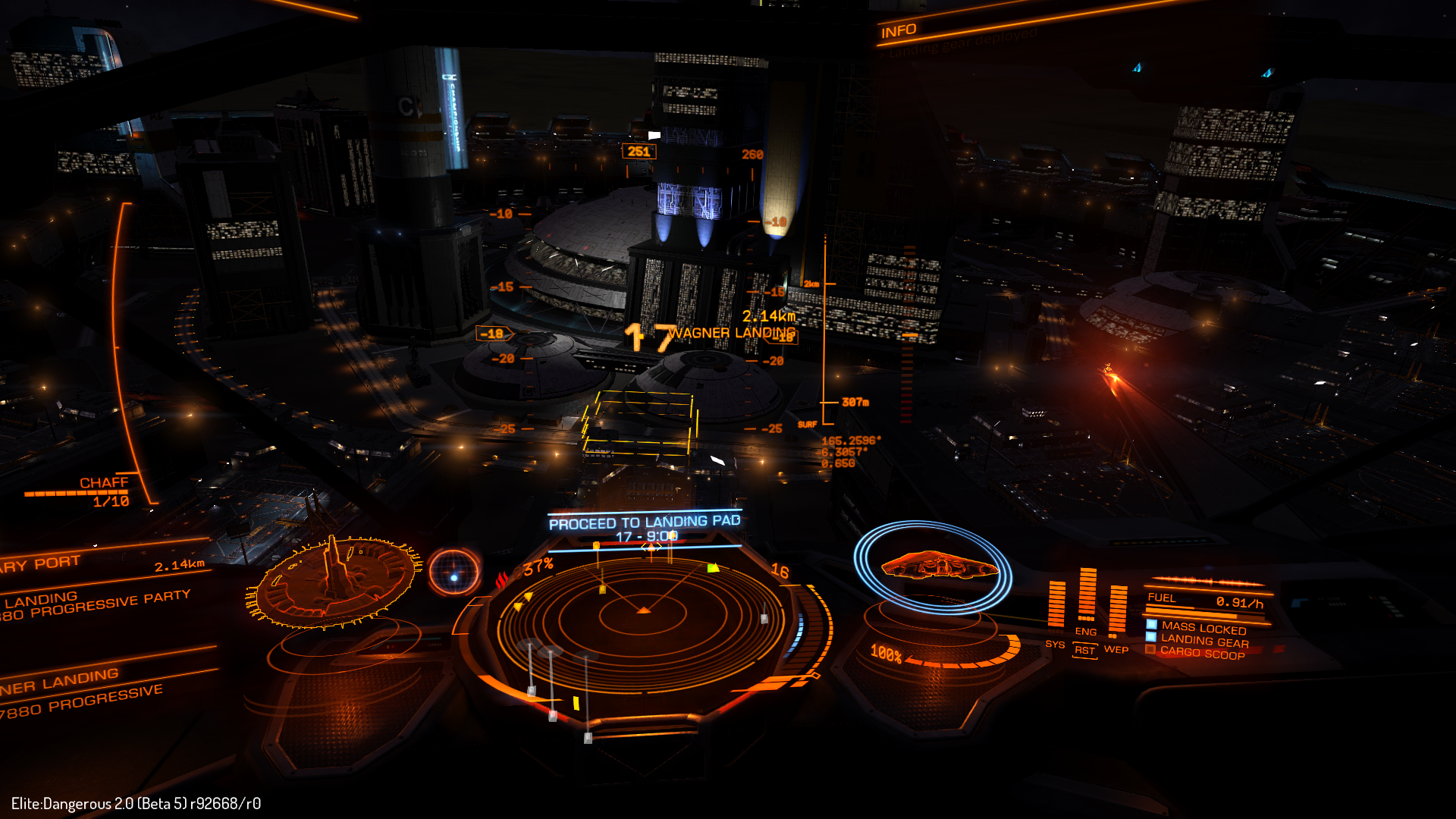Click the pad 17 landing marker
Viewport: 1456px width, 819px height.
(x=649, y=338)
